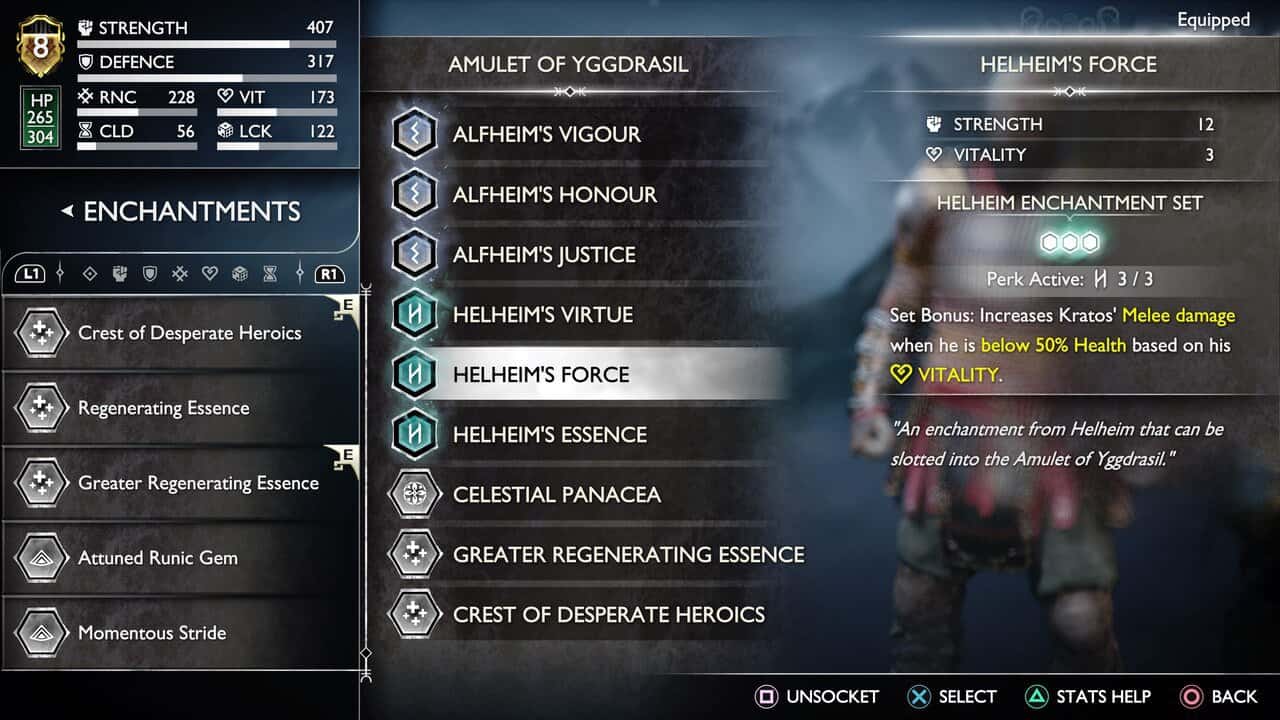1280x720 pixels.
Task: Choose Helheim's Essence amulet slot
Action: tap(549, 435)
